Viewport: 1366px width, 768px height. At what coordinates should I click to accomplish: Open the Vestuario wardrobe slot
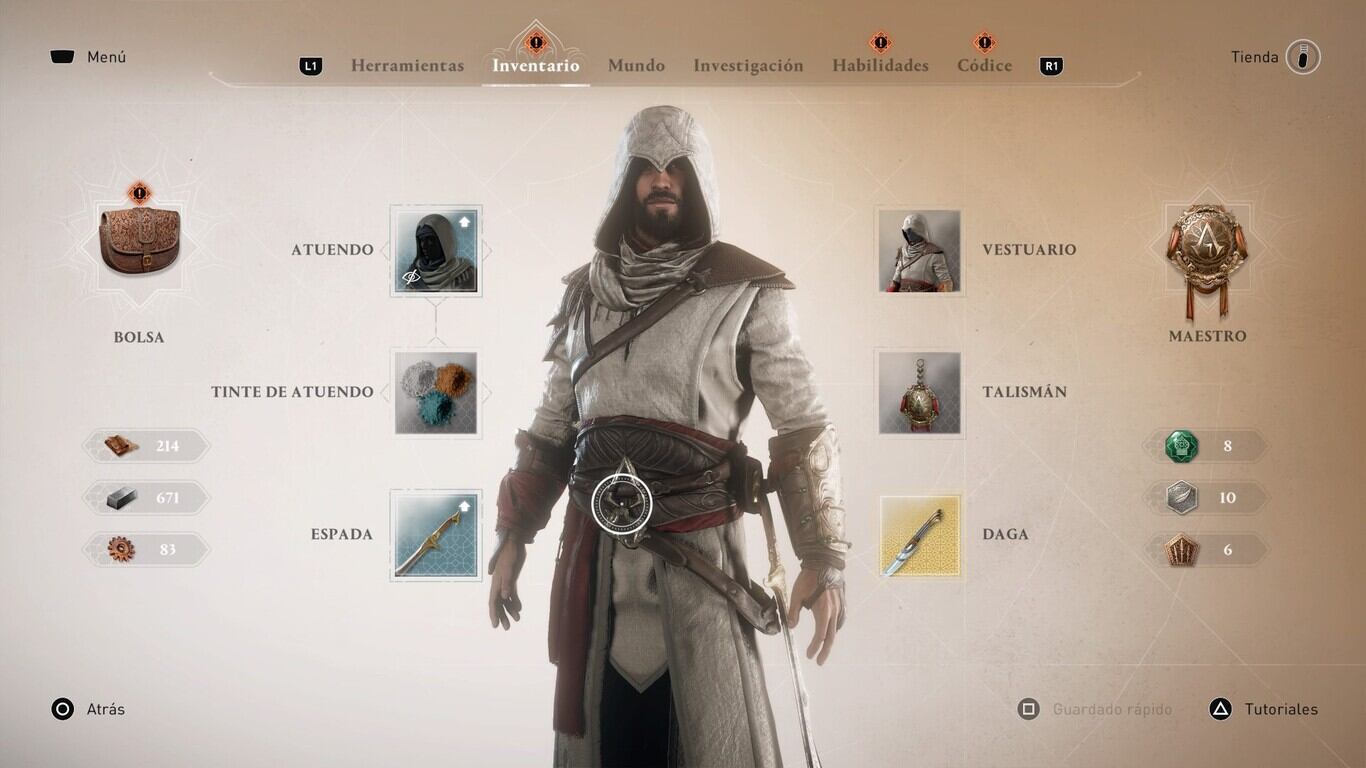click(919, 250)
